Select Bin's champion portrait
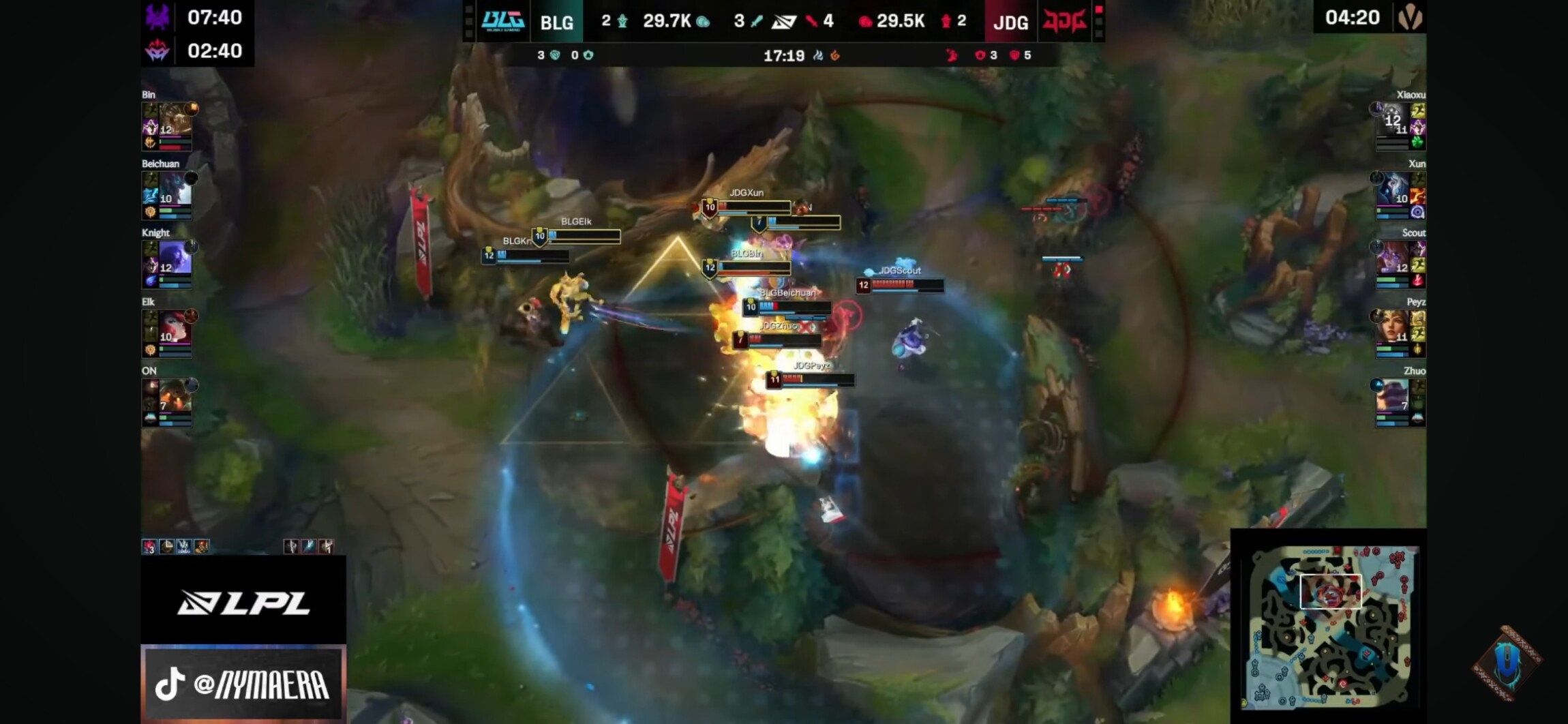Viewport: 1568px width, 724px height. (x=175, y=120)
